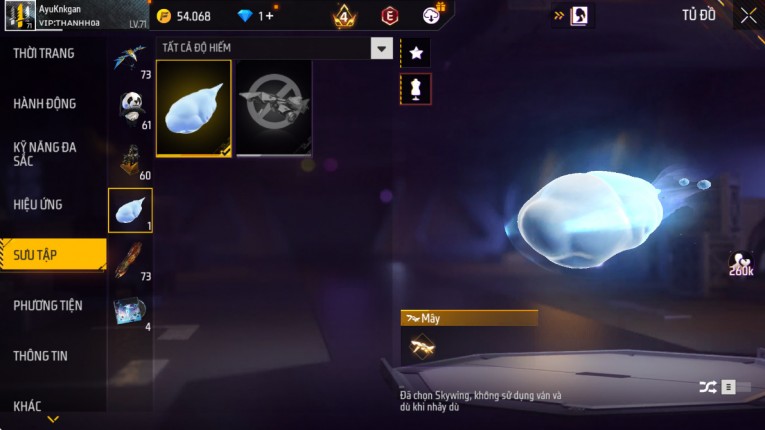Open the PHƯƠNG TIỆN category
Viewport: 765px width, 430px height.
coord(48,305)
